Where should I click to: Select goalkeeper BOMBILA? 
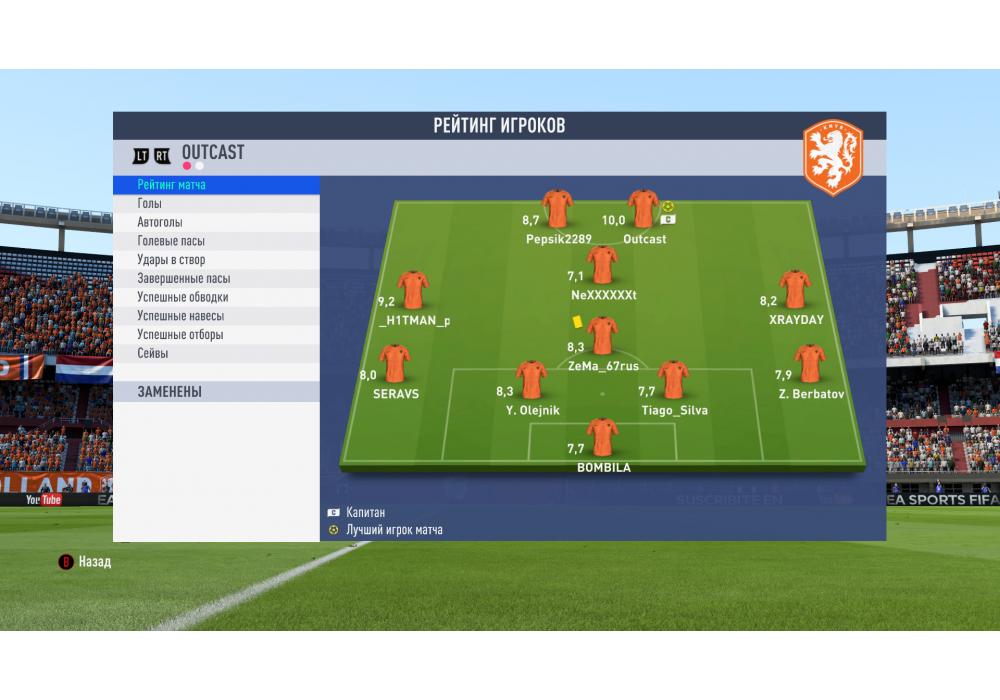coord(603,437)
